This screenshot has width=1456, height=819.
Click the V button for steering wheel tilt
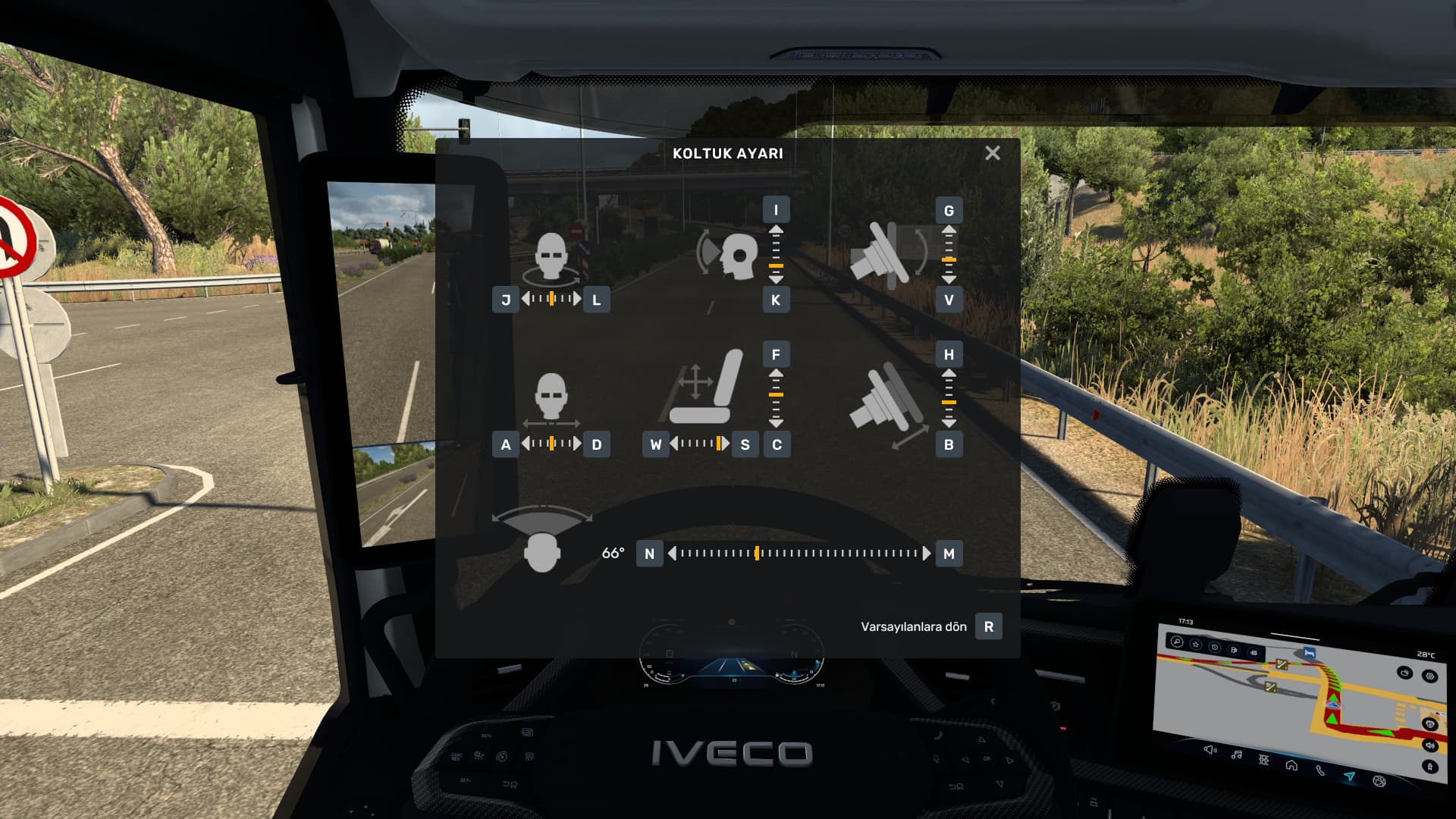point(949,300)
